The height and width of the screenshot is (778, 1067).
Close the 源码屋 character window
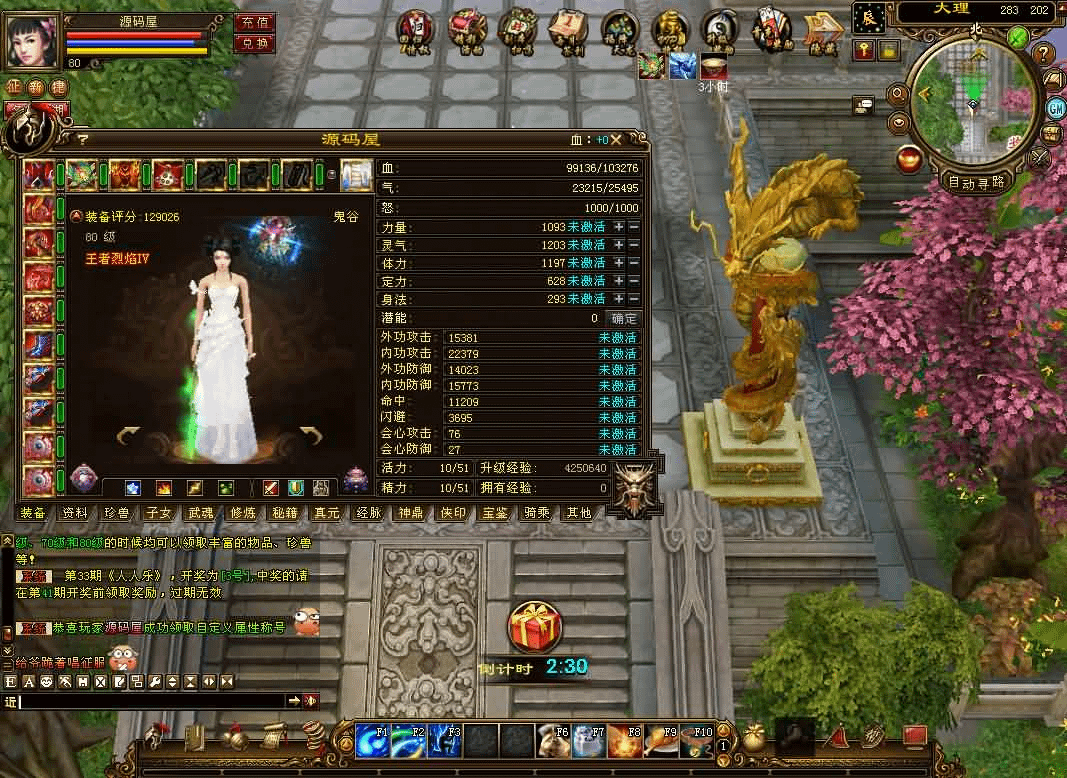[617, 140]
